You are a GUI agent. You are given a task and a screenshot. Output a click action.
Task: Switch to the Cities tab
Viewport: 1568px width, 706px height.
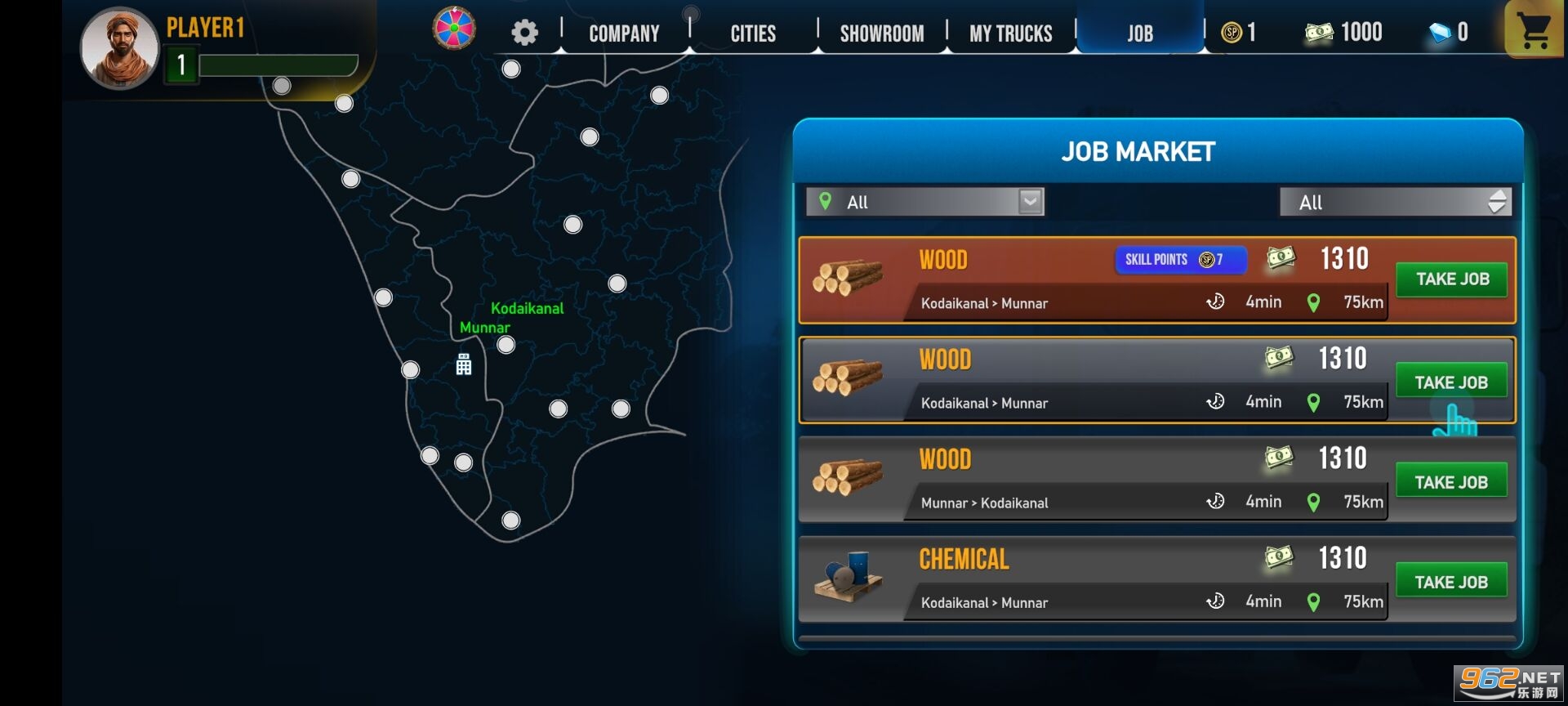pos(752,34)
